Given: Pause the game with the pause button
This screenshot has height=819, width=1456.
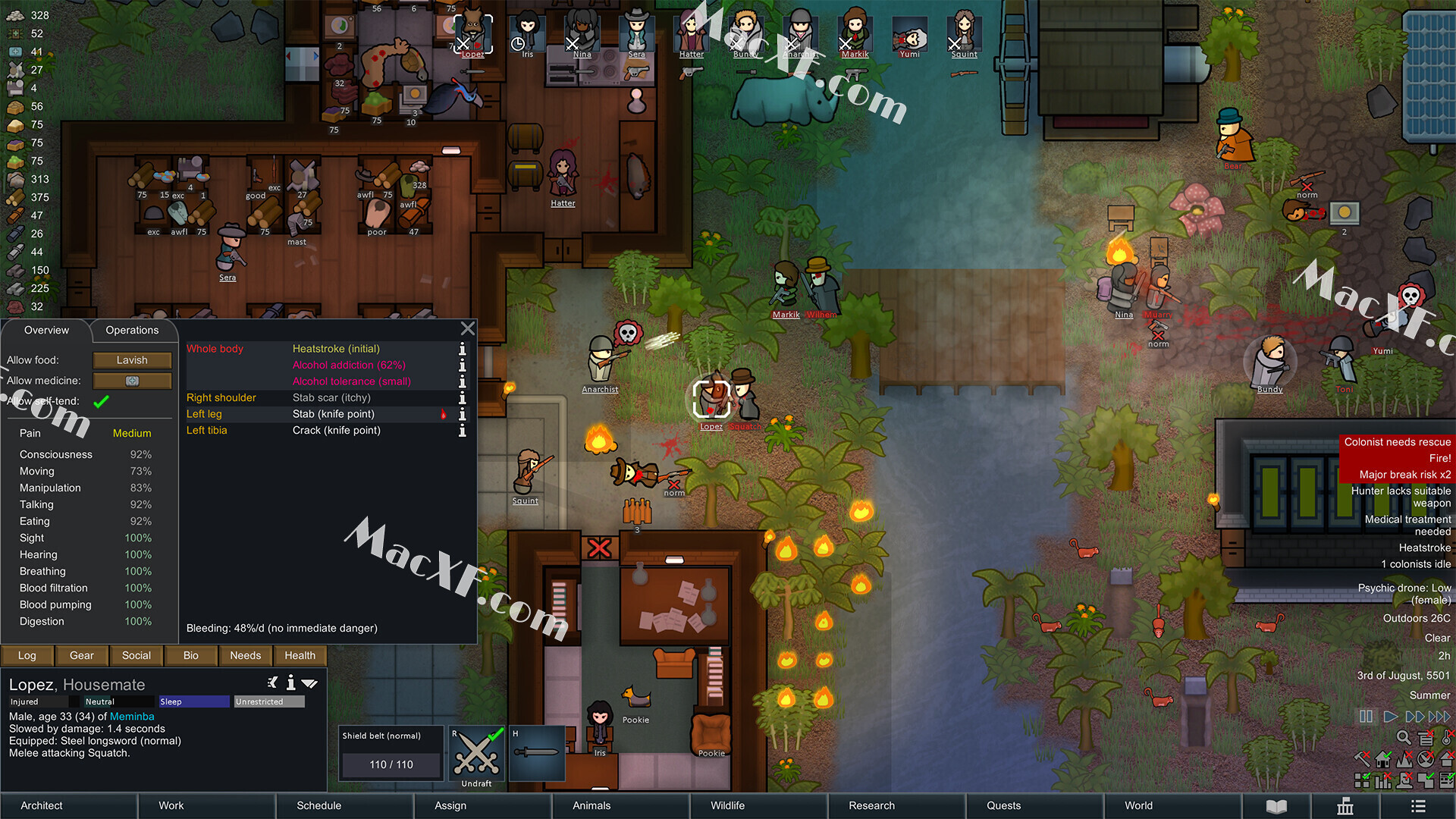Looking at the screenshot, I should coord(1366,717).
